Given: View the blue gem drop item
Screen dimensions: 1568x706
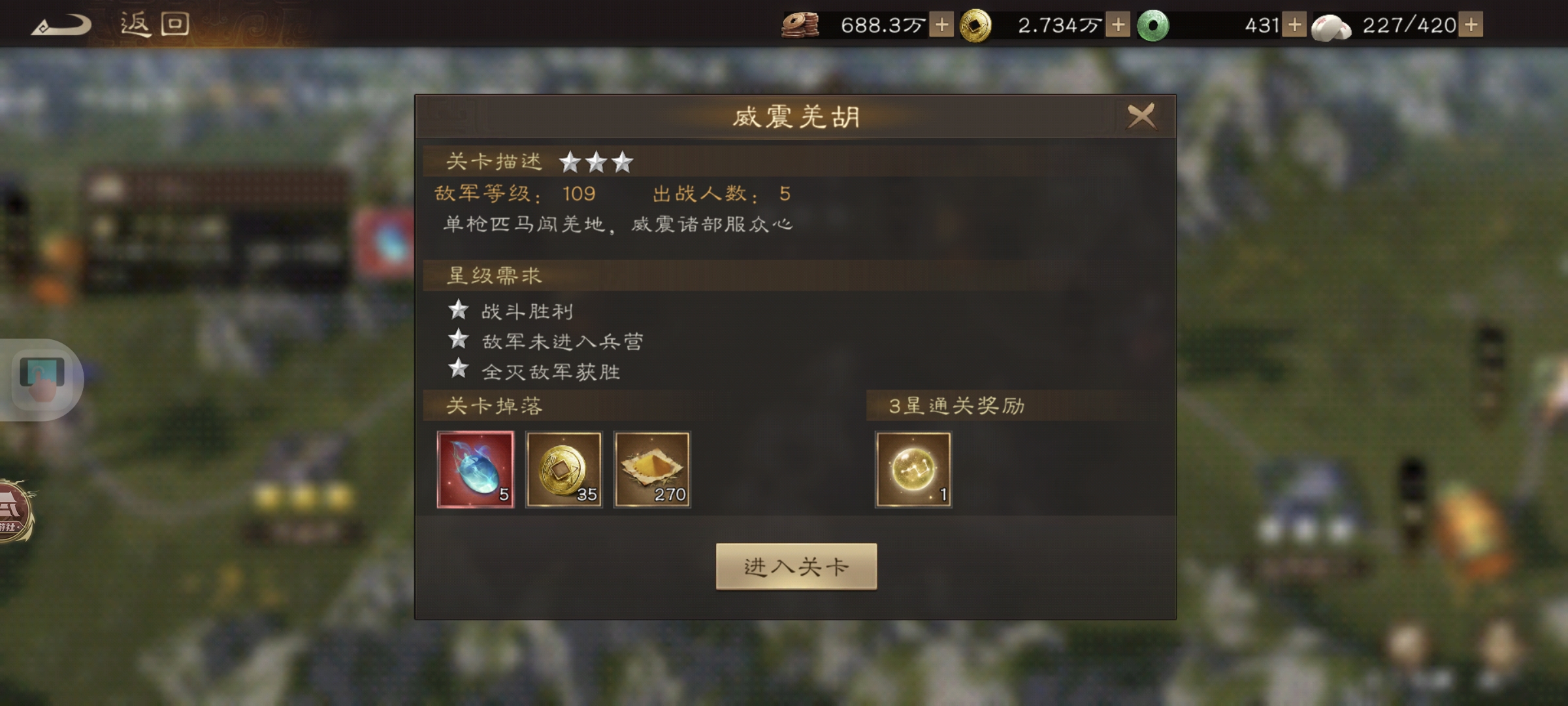Looking at the screenshot, I should [475, 469].
